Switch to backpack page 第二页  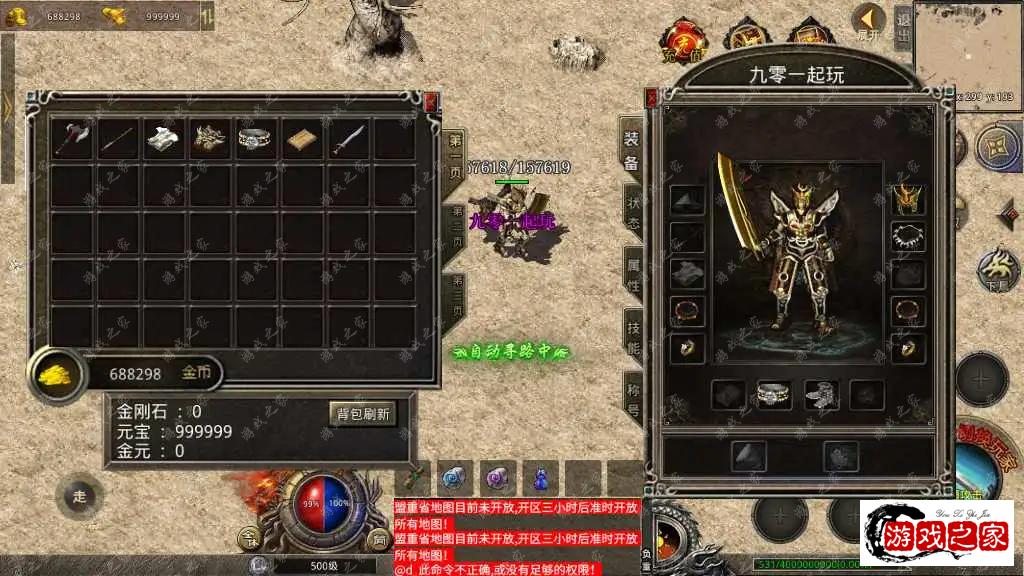tap(456, 229)
